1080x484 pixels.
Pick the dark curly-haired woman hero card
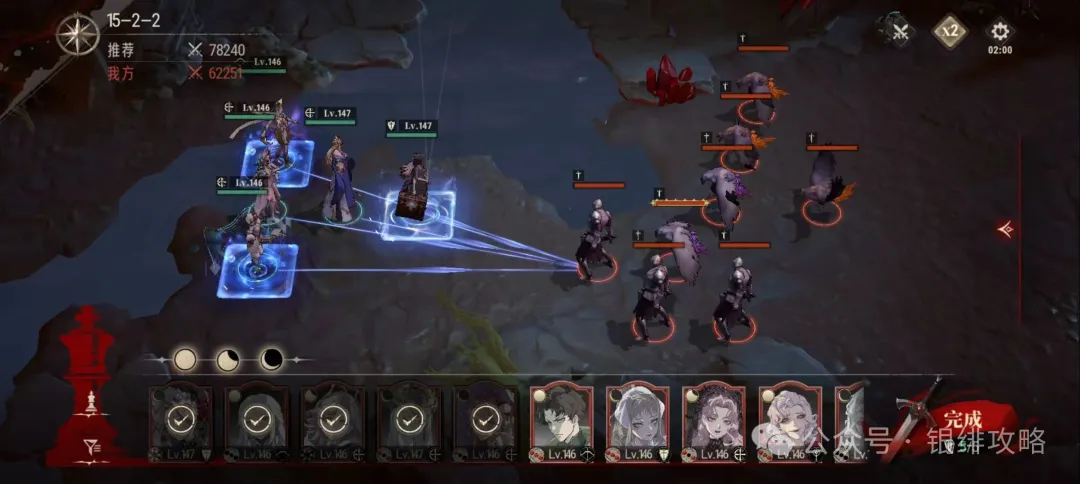coord(714,420)
